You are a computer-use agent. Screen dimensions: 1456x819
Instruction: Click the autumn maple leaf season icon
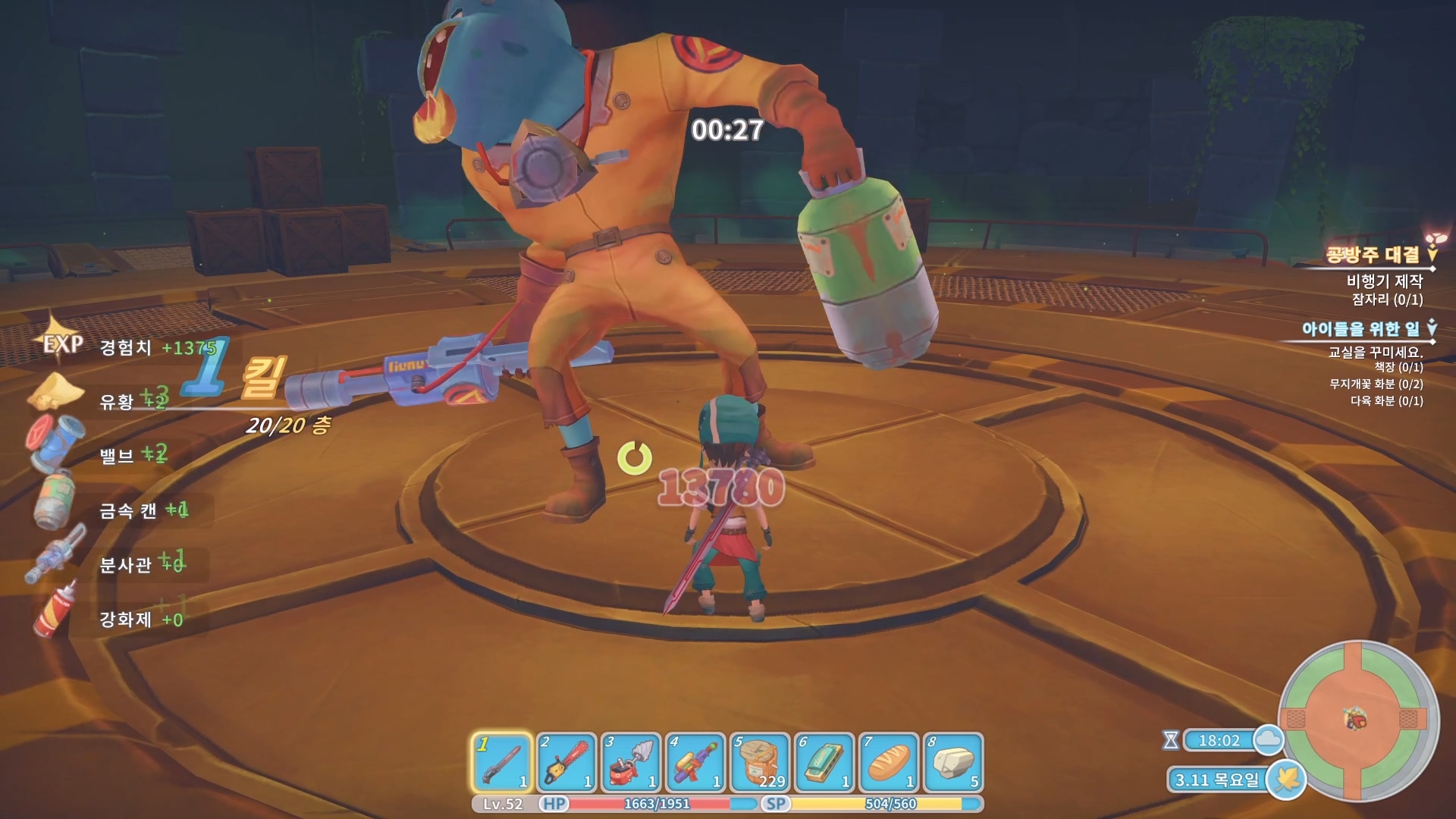(x=1286, y=779)
